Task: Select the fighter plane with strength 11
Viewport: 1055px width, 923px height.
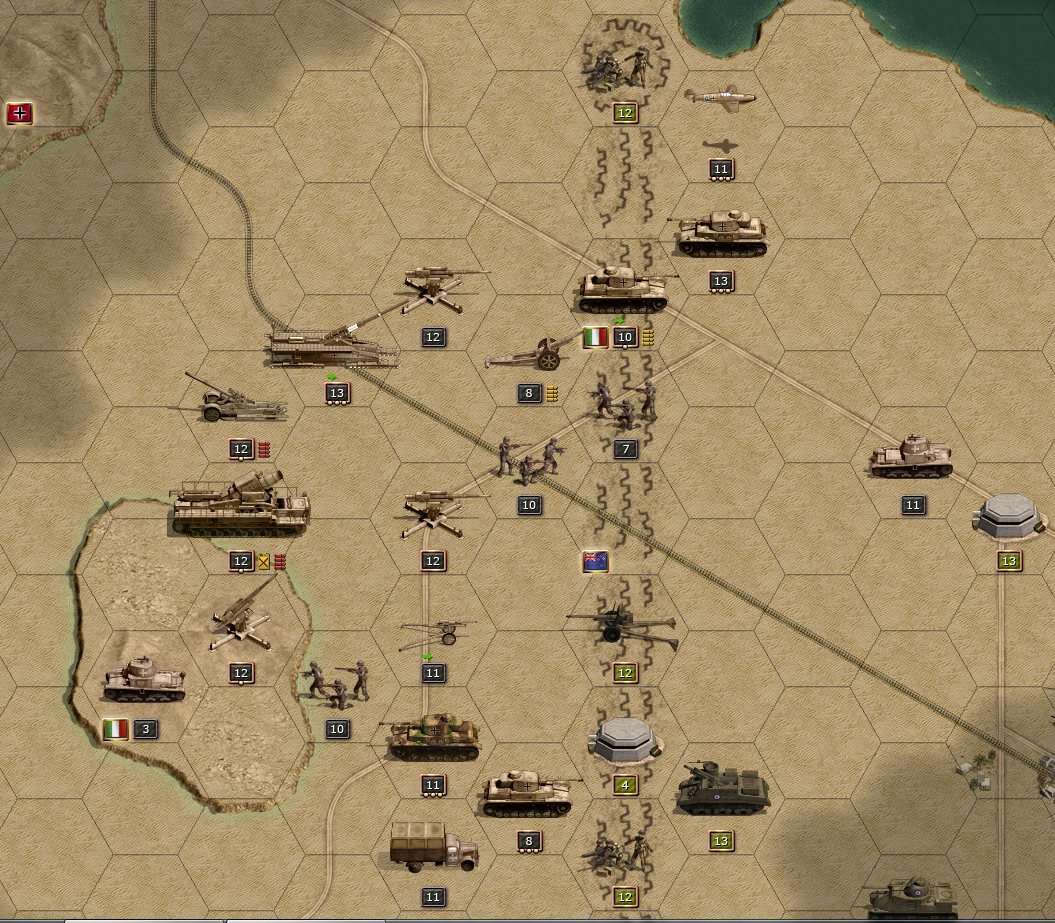Action: click(x=720, y=98)
